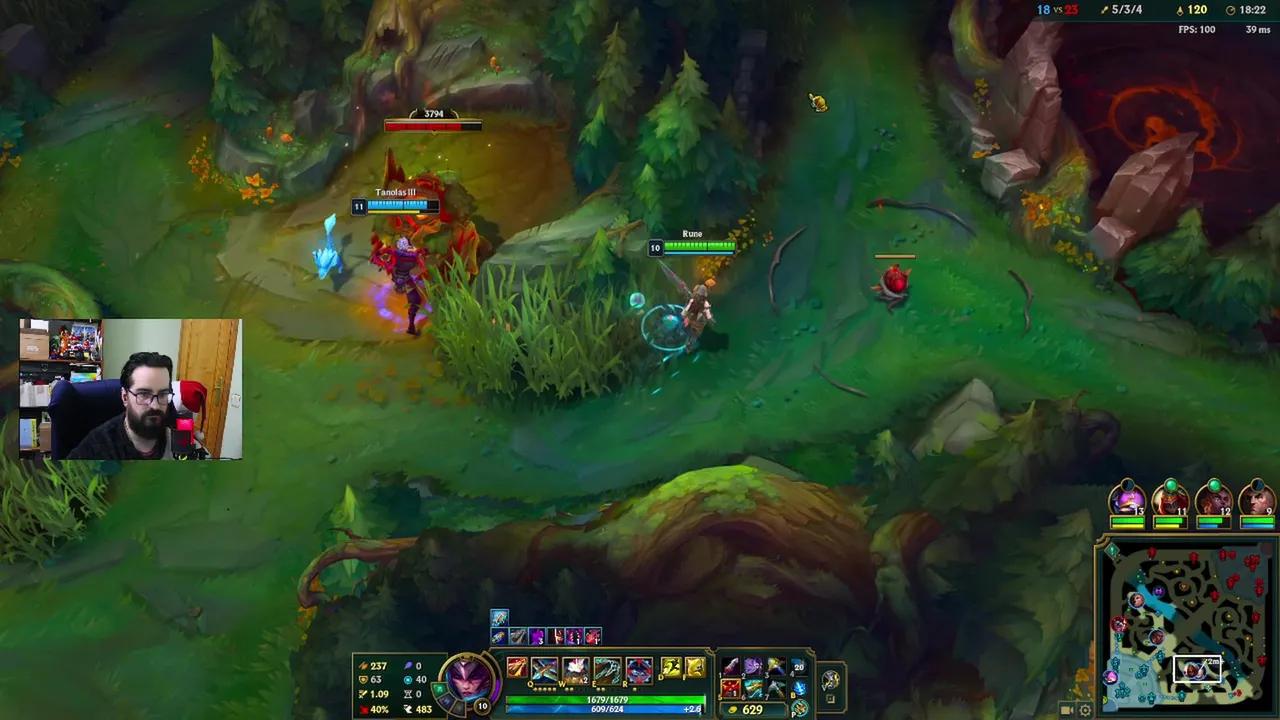Click the item in inventory slot 2
This screenshot has width=1280, height=720.
pos(752,665)
